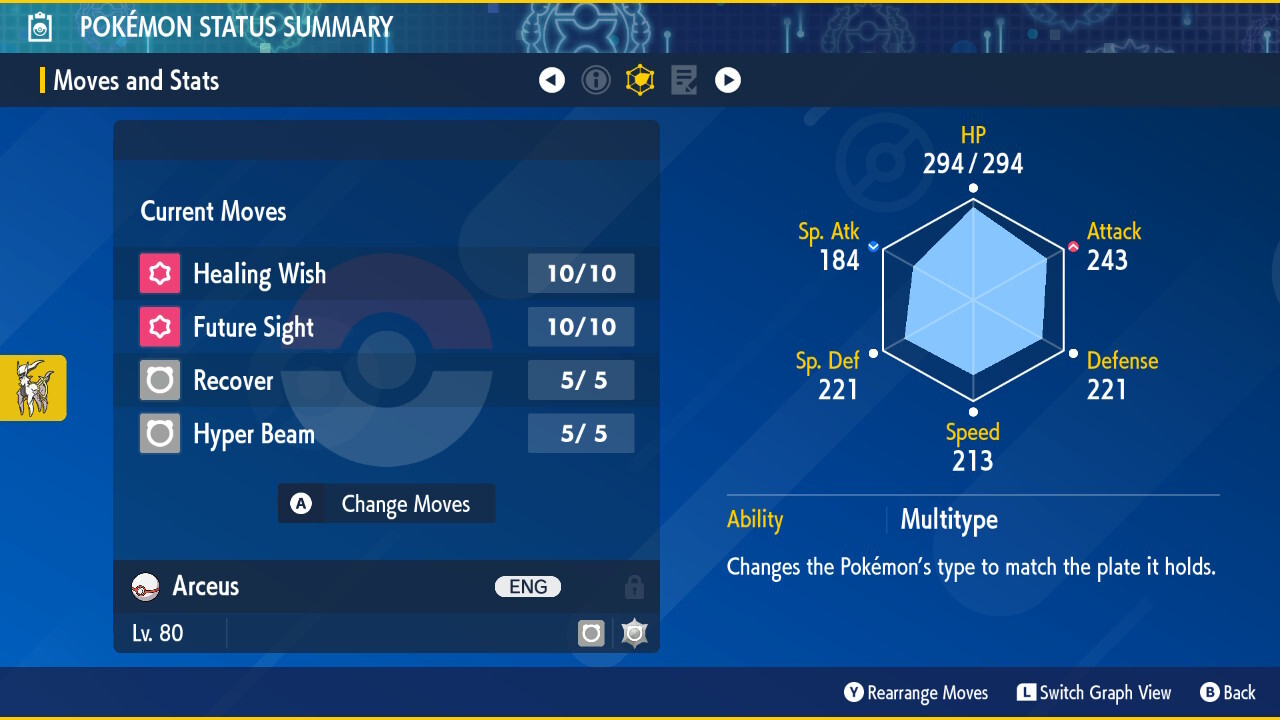
Task: Click the Poké Ball icon next to Arceus name
Action: (x=144, y=587)
